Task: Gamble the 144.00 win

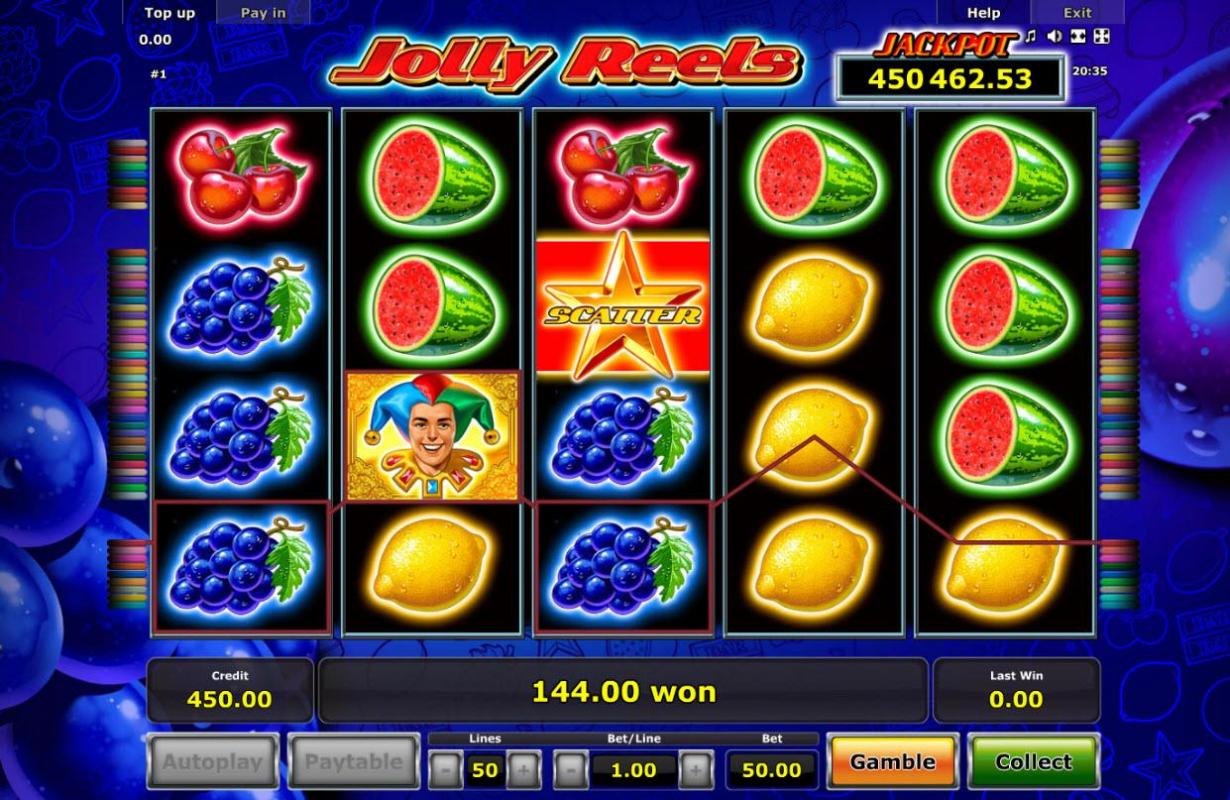Action: point(892,762)
